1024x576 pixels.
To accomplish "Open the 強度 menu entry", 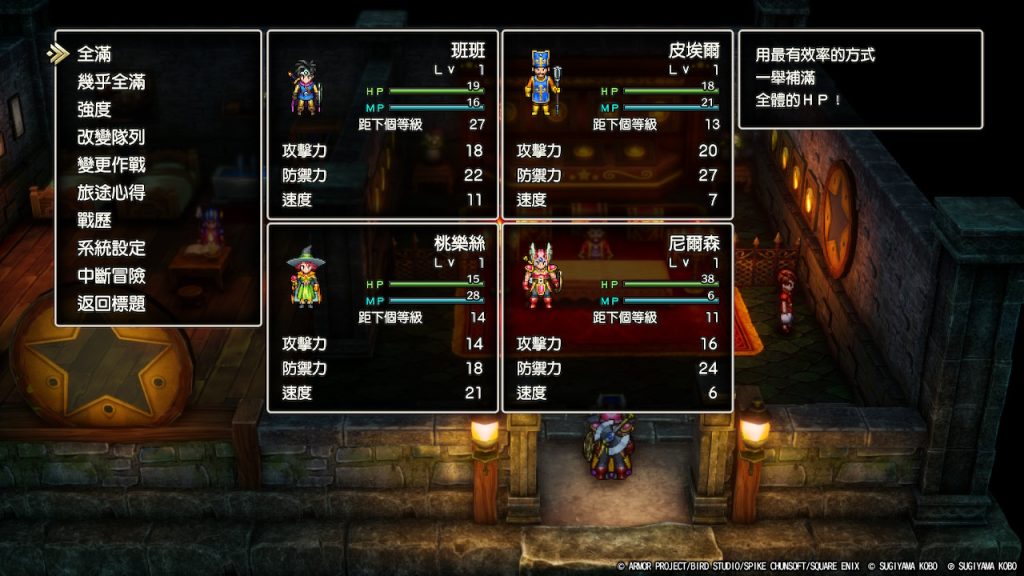I will [x=95, y=109].
